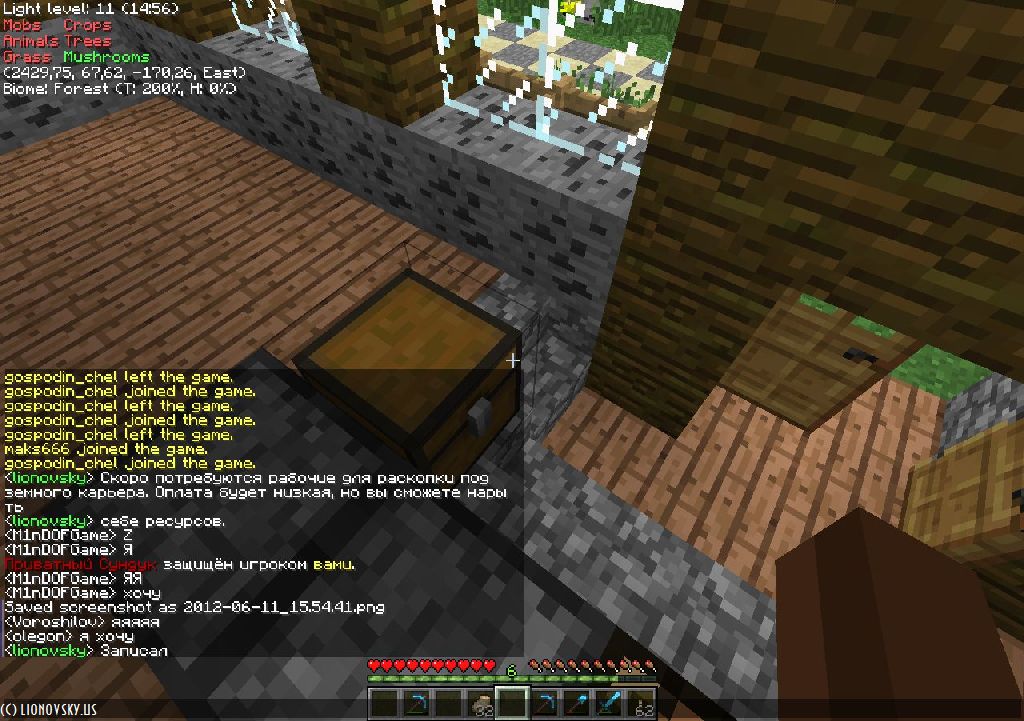The width and height of the screenshot is (1024, 721).
Task: Click the highlighted empty hotbar slot
Action: tap(512, 704)
